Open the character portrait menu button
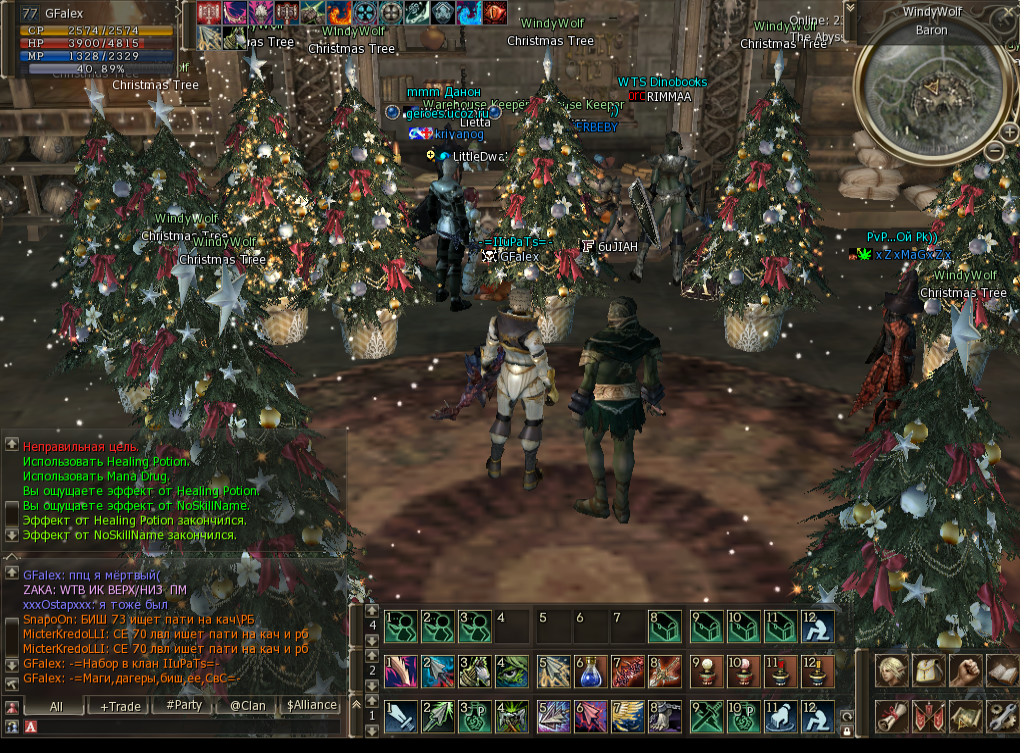Screen dimensions: 1024x753 coord(892,670)
